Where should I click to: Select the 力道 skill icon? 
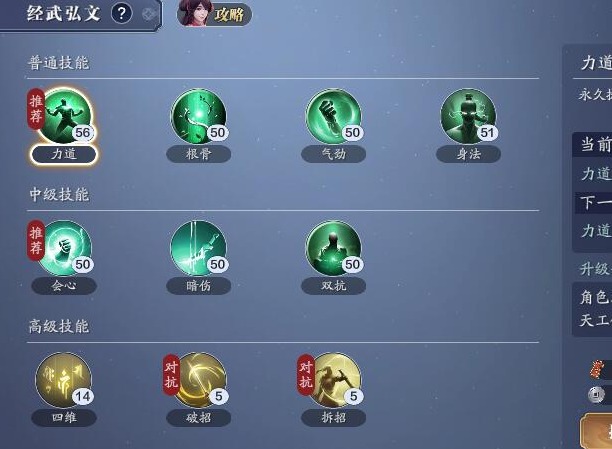pos(65,117)
